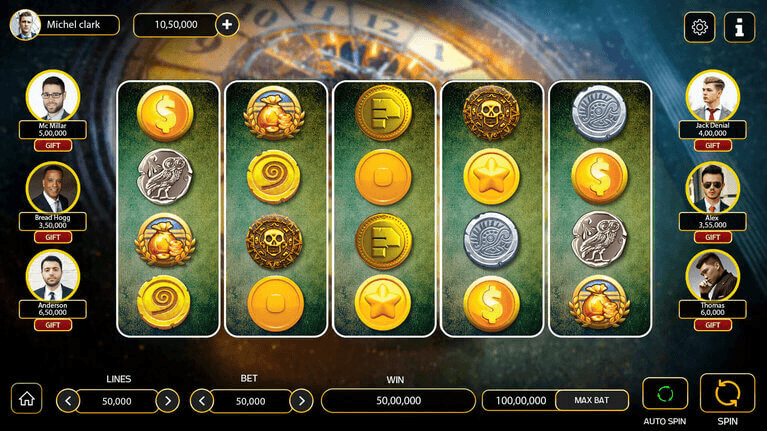Image resolution: width=767 pixels, height=431 pixels.
Task: Open the settings gear
Action: [699, 27]
